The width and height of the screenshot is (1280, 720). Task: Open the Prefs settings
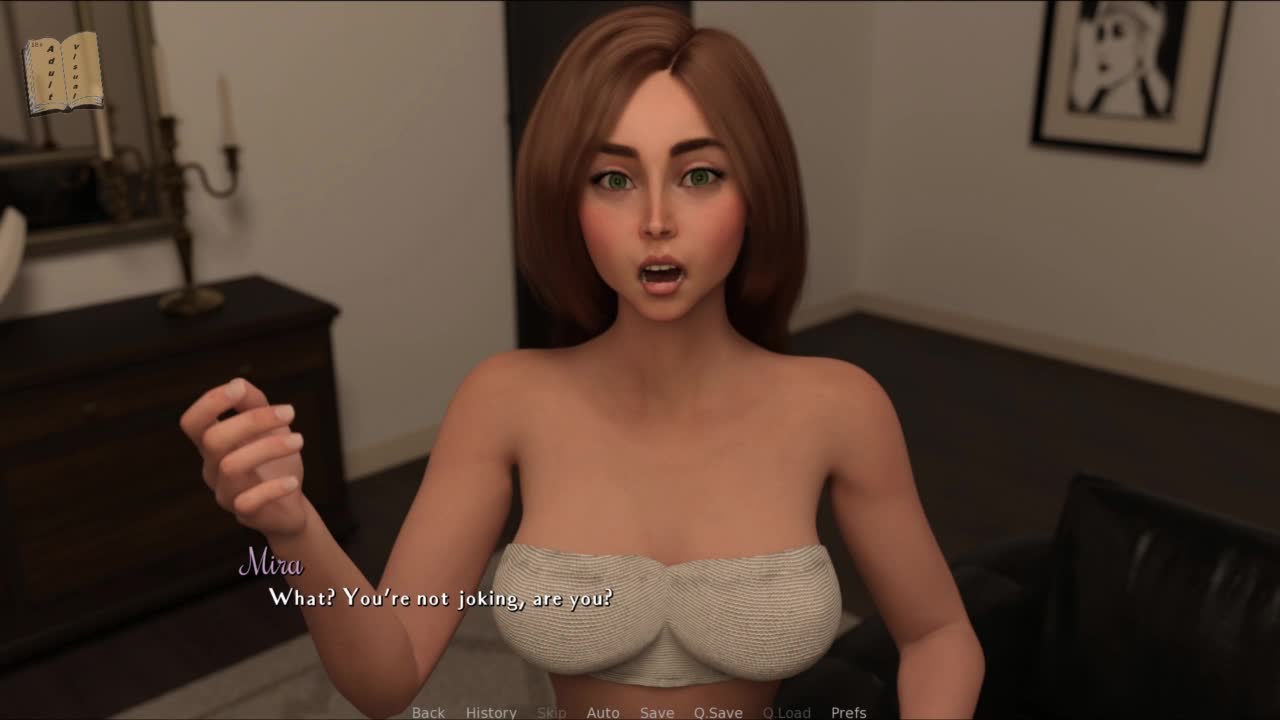pyautogui.click(x=849, y=712)
